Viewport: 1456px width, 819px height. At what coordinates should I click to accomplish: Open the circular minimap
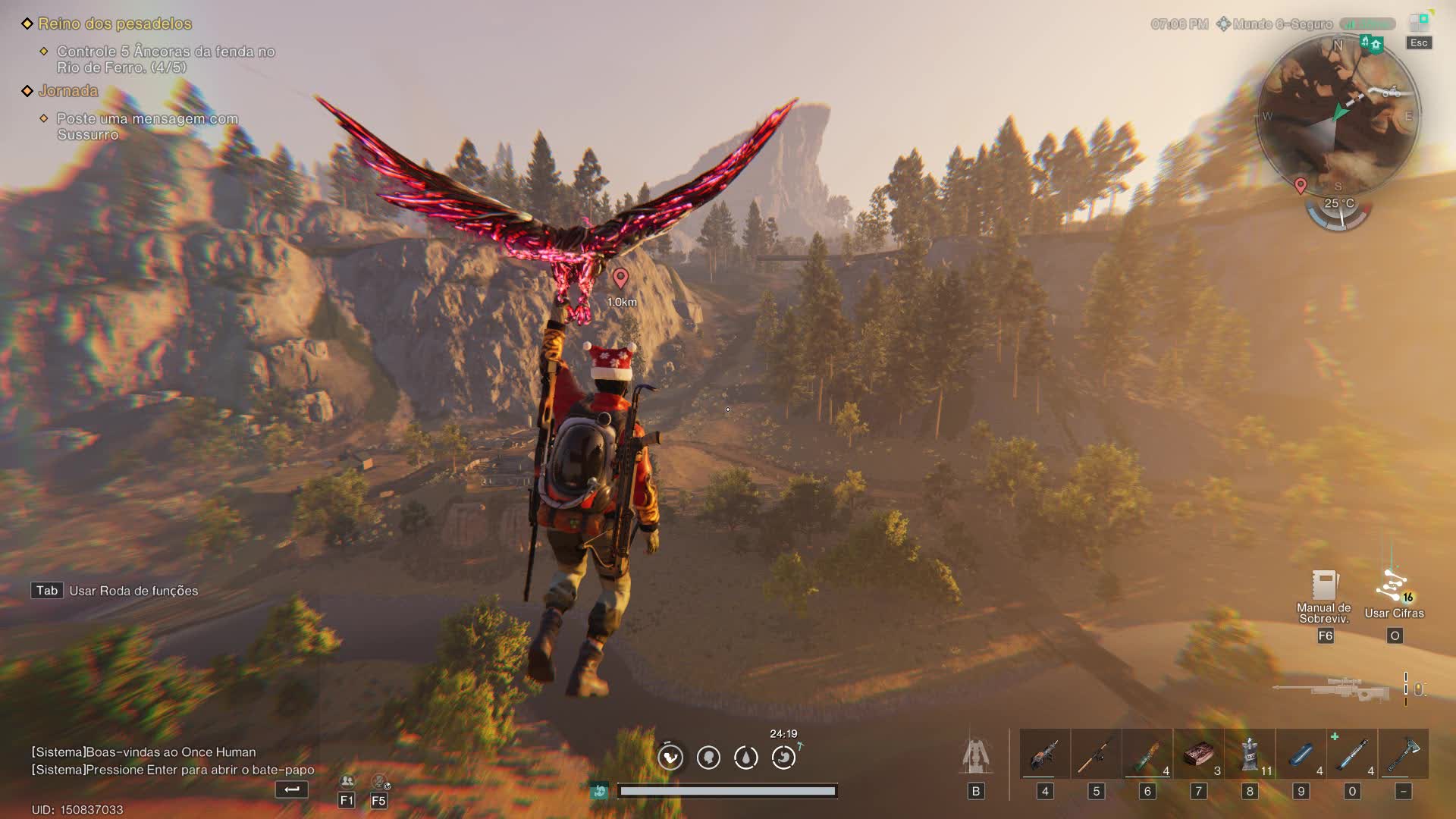point(1338,114)
